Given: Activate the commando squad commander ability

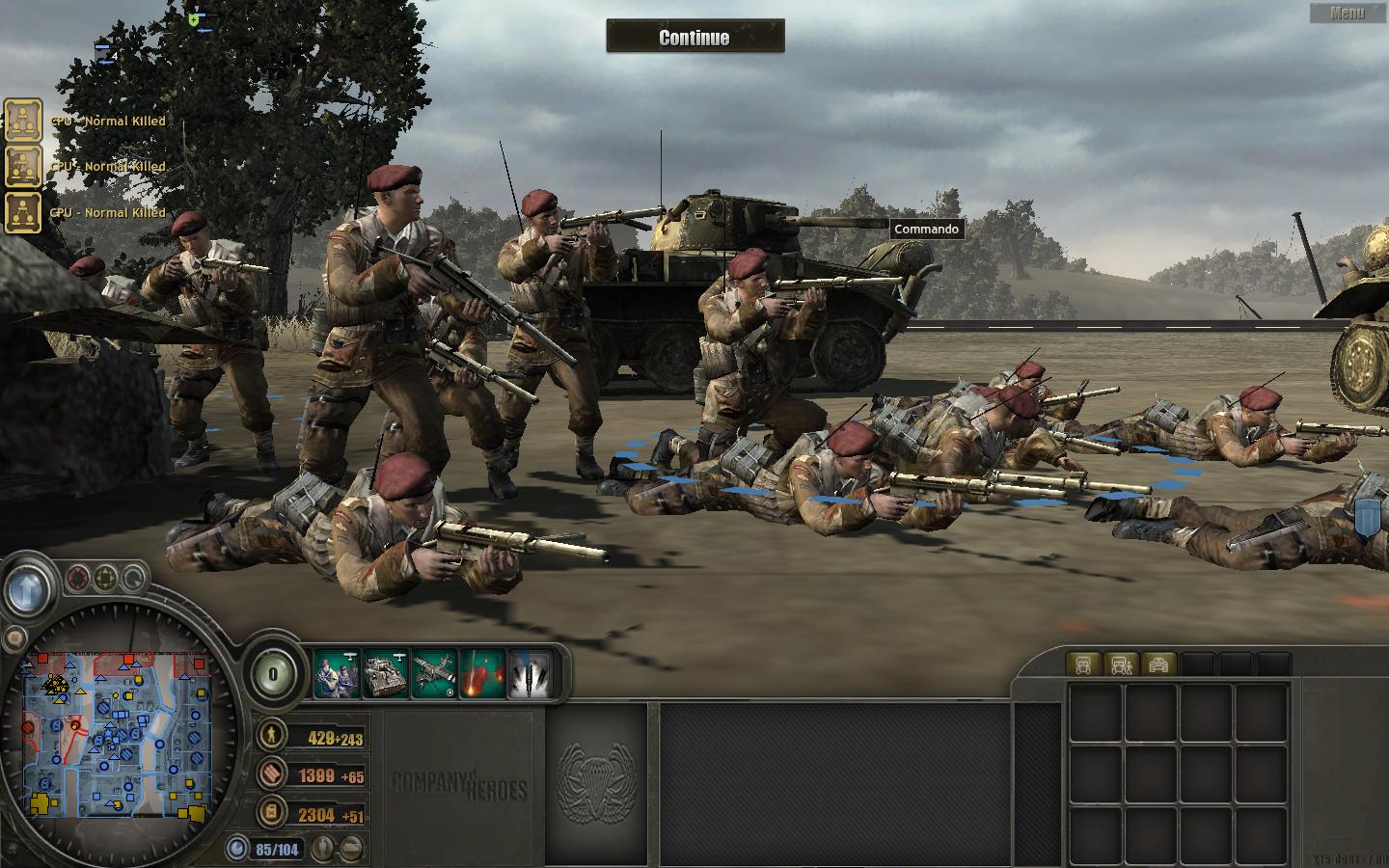Looking at the screenshot, I should (x=337, y=673).
